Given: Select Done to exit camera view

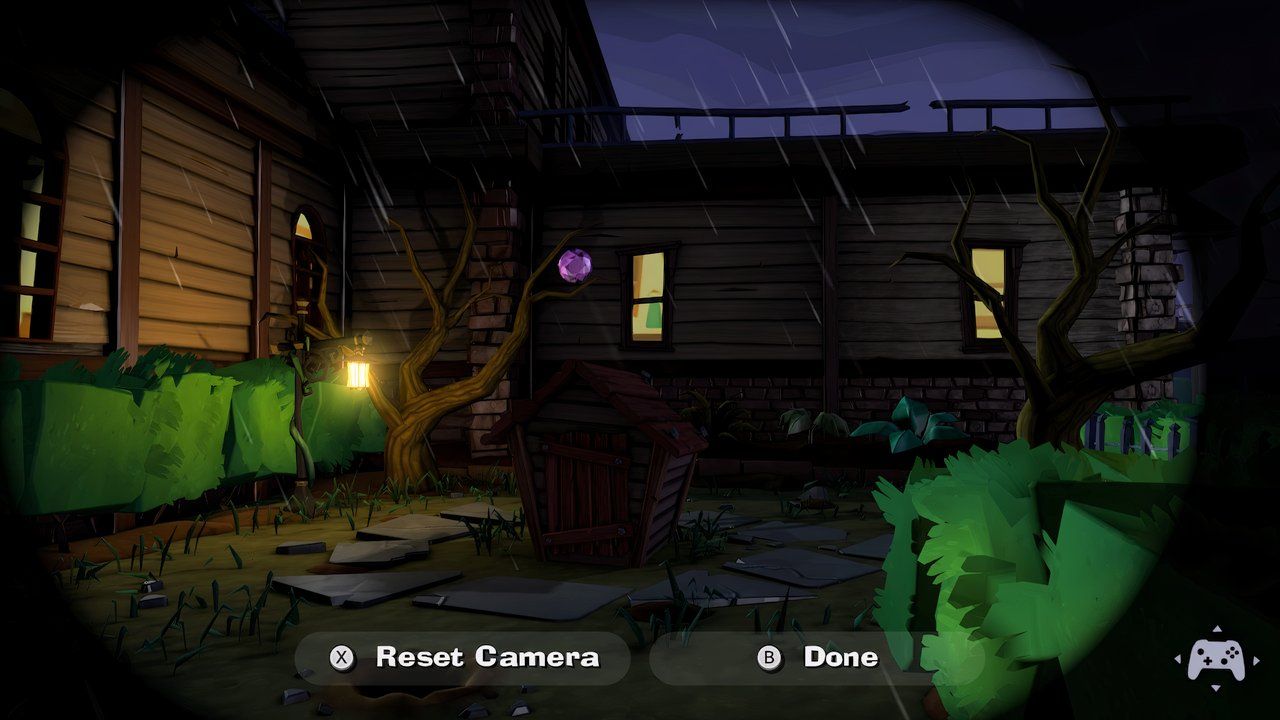Looking at the screenshot, I should coord(816,657).
